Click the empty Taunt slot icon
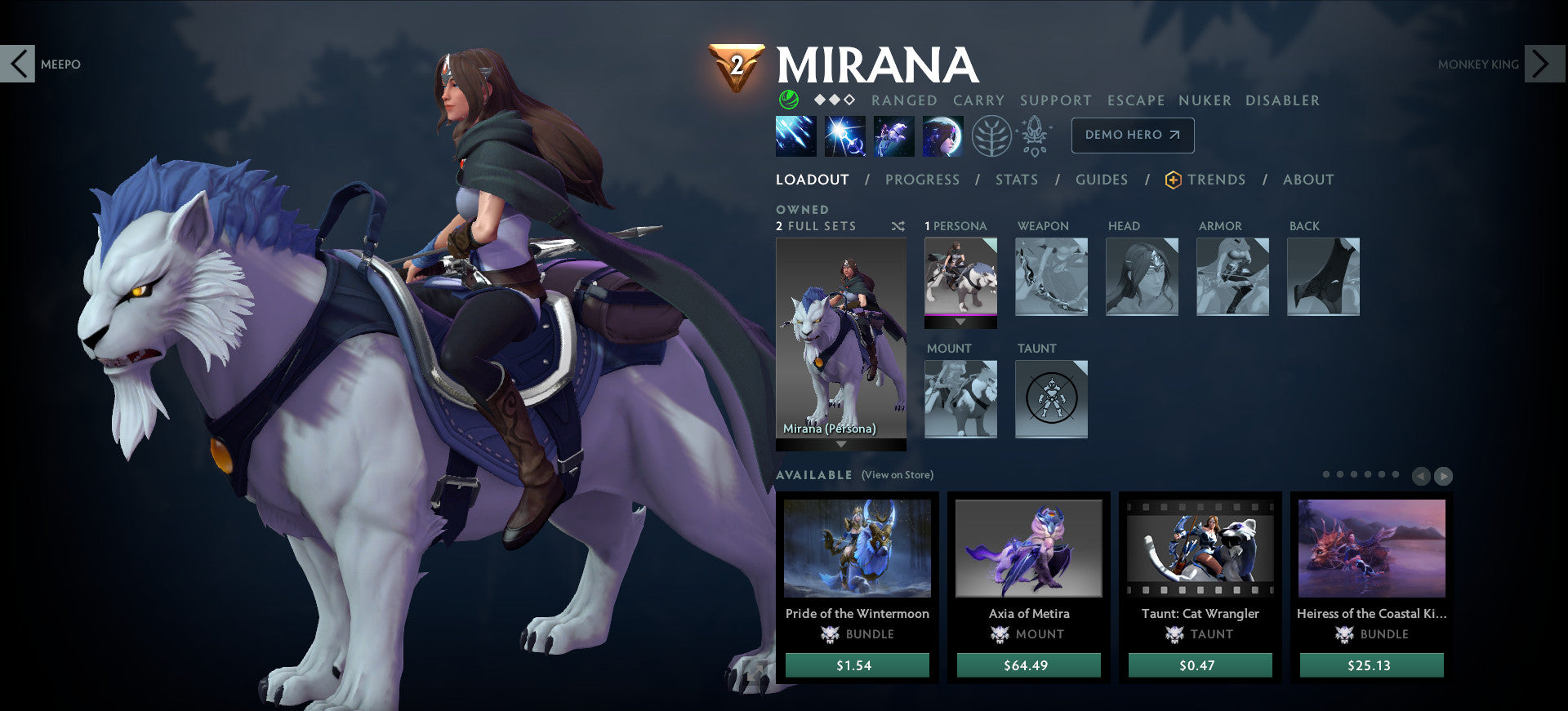This screenshot has height=711, width=1568. click(1051, 399)
